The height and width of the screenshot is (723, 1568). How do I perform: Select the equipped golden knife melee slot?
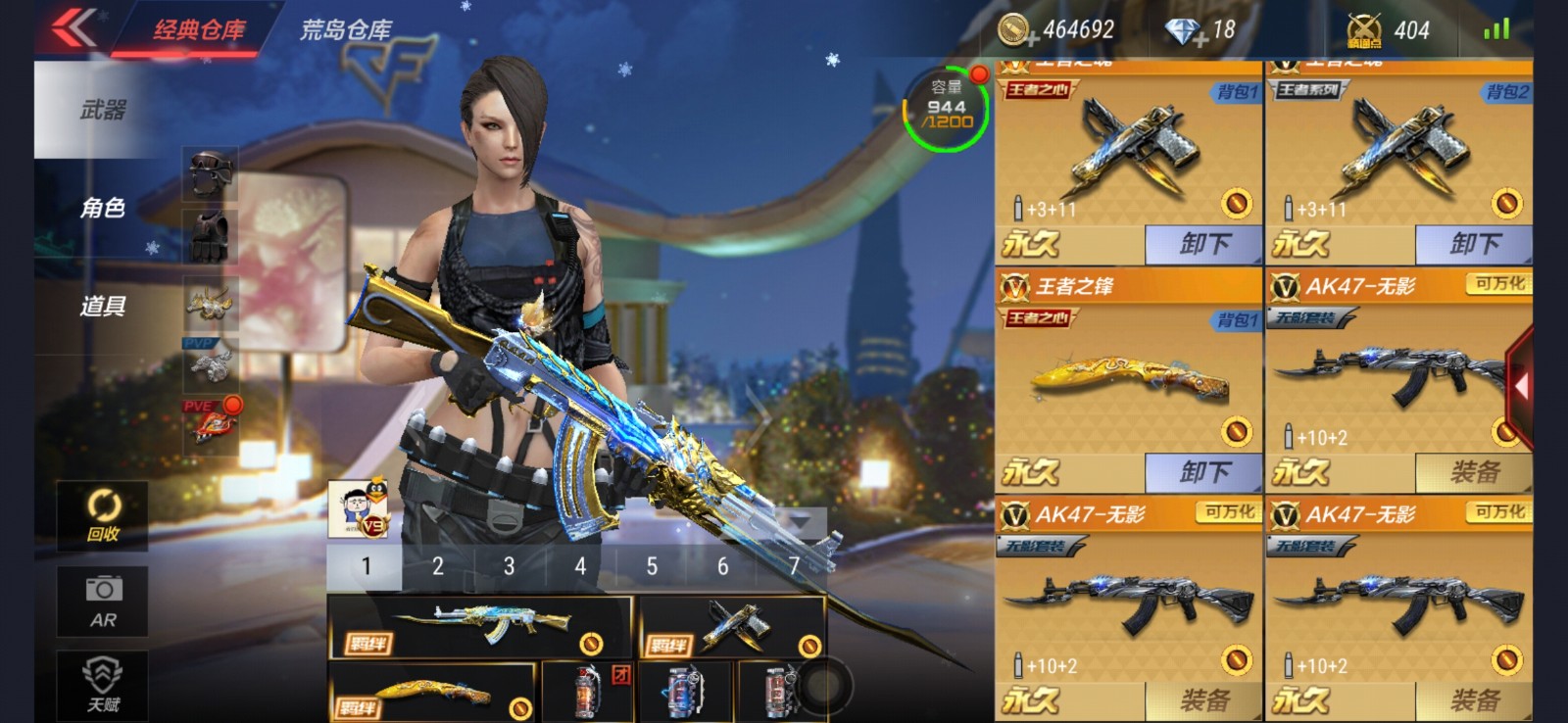point(433,694)
